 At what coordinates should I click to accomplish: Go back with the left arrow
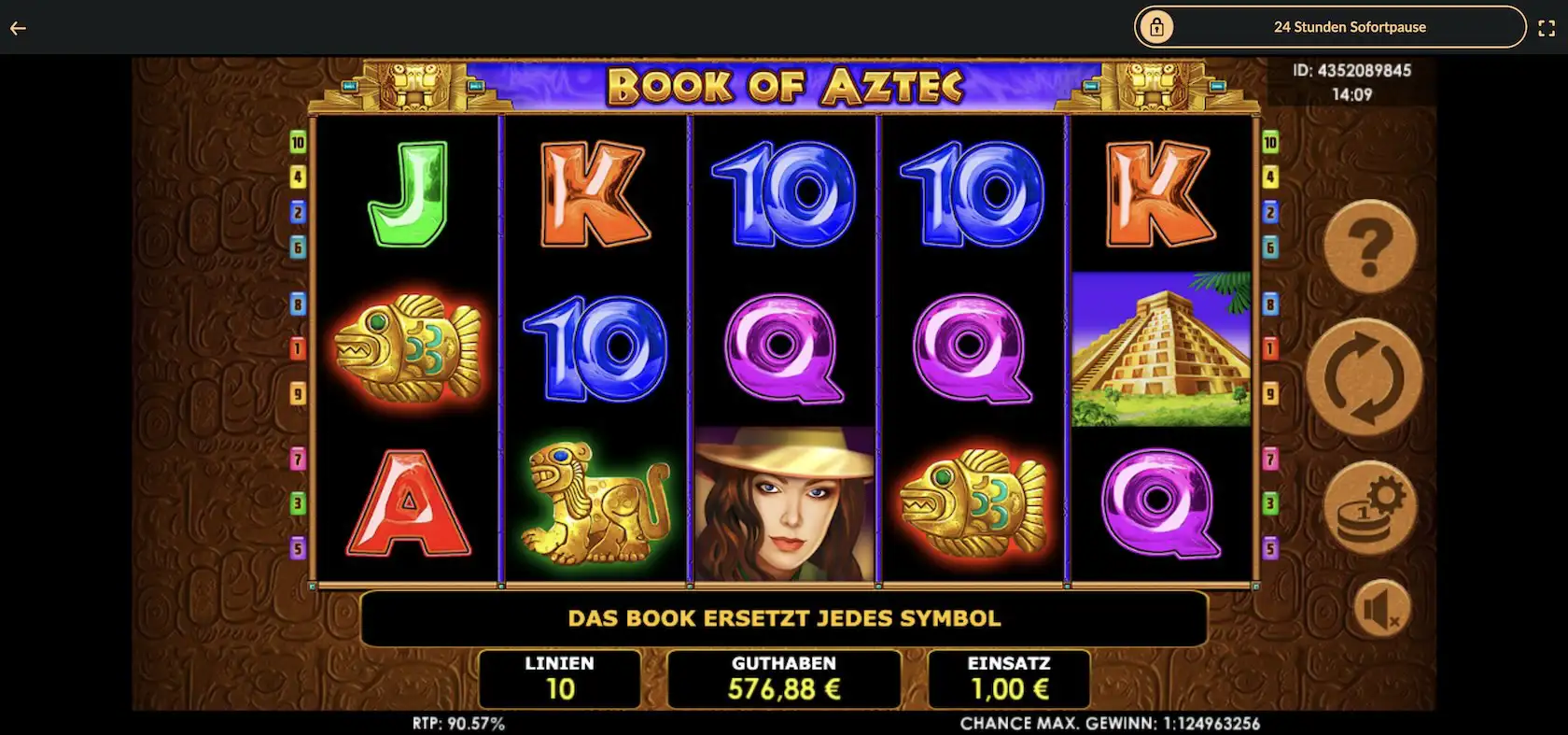click(x=18, y=28)
